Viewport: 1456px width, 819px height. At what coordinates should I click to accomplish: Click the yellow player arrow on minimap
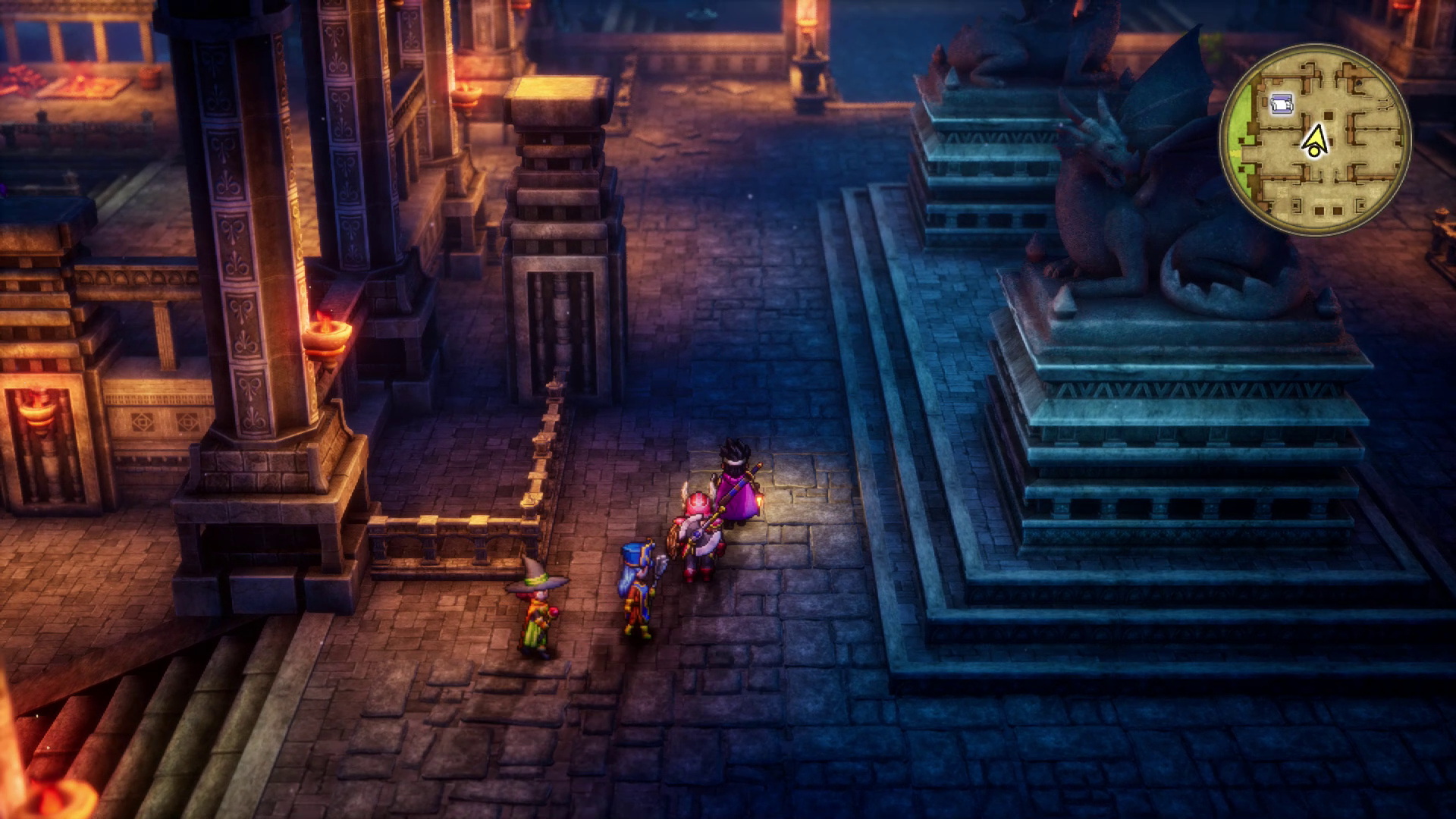point(1316,140)
